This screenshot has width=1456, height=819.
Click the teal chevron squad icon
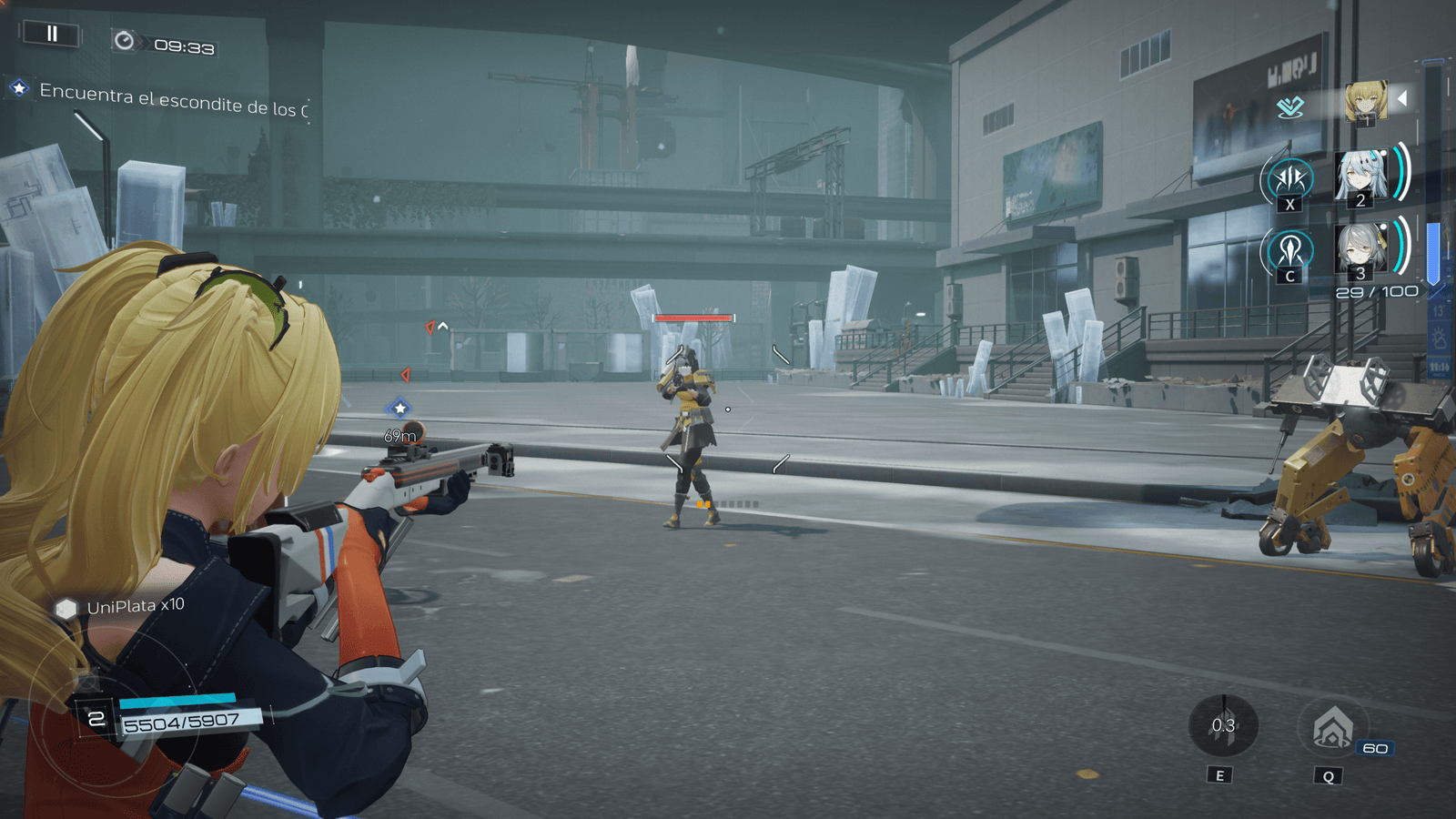tap(1289, 107)
